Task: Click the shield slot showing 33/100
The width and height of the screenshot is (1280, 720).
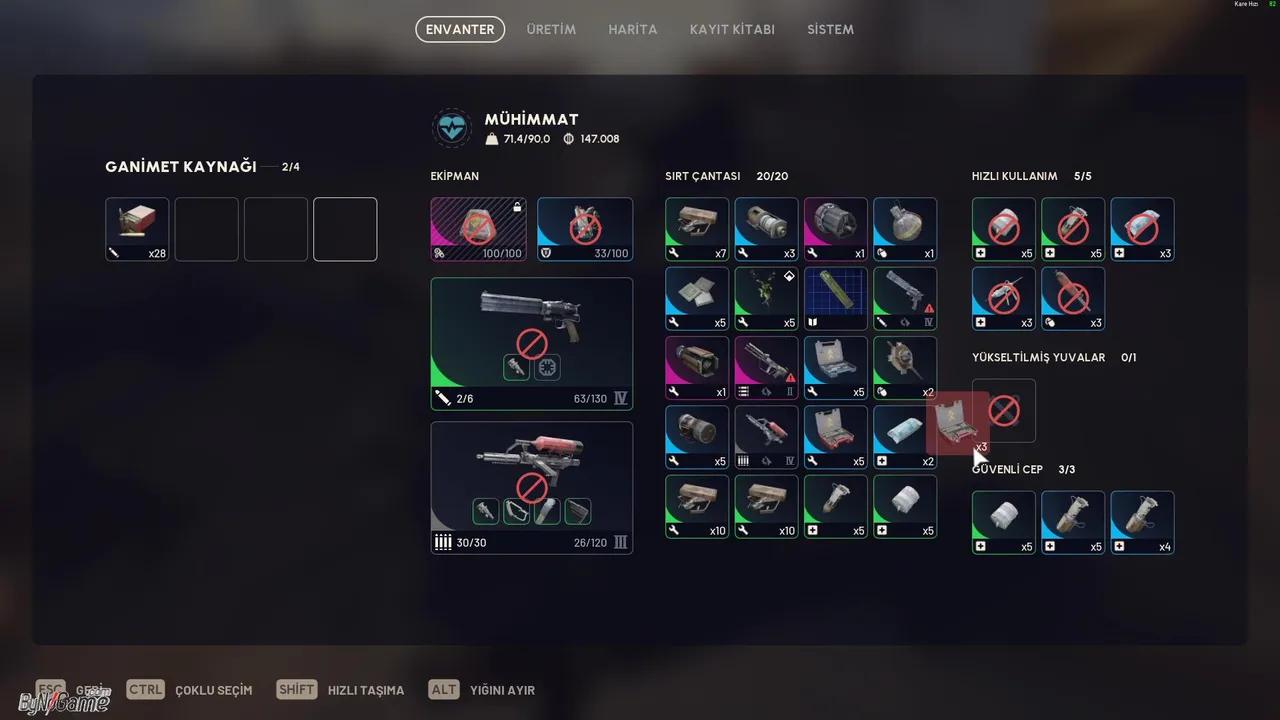Action: (585, 229)
